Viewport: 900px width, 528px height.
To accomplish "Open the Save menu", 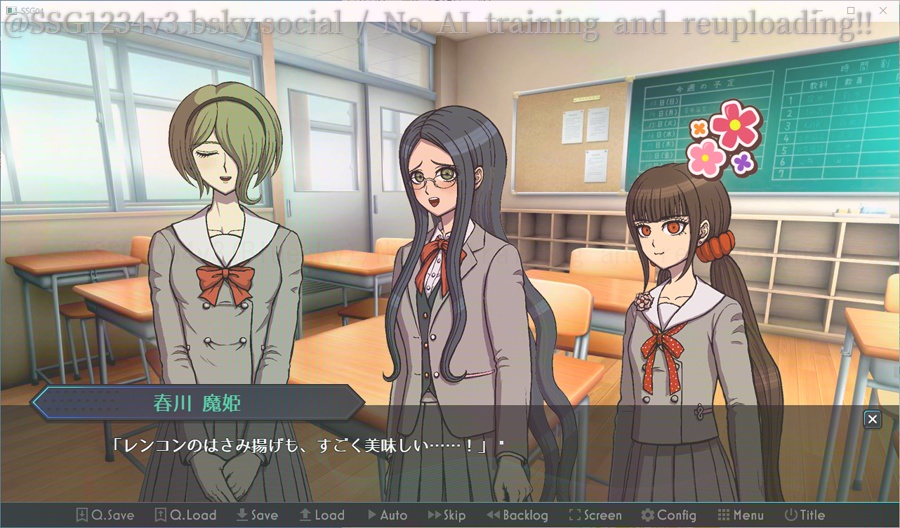I will tap(257, 515).
